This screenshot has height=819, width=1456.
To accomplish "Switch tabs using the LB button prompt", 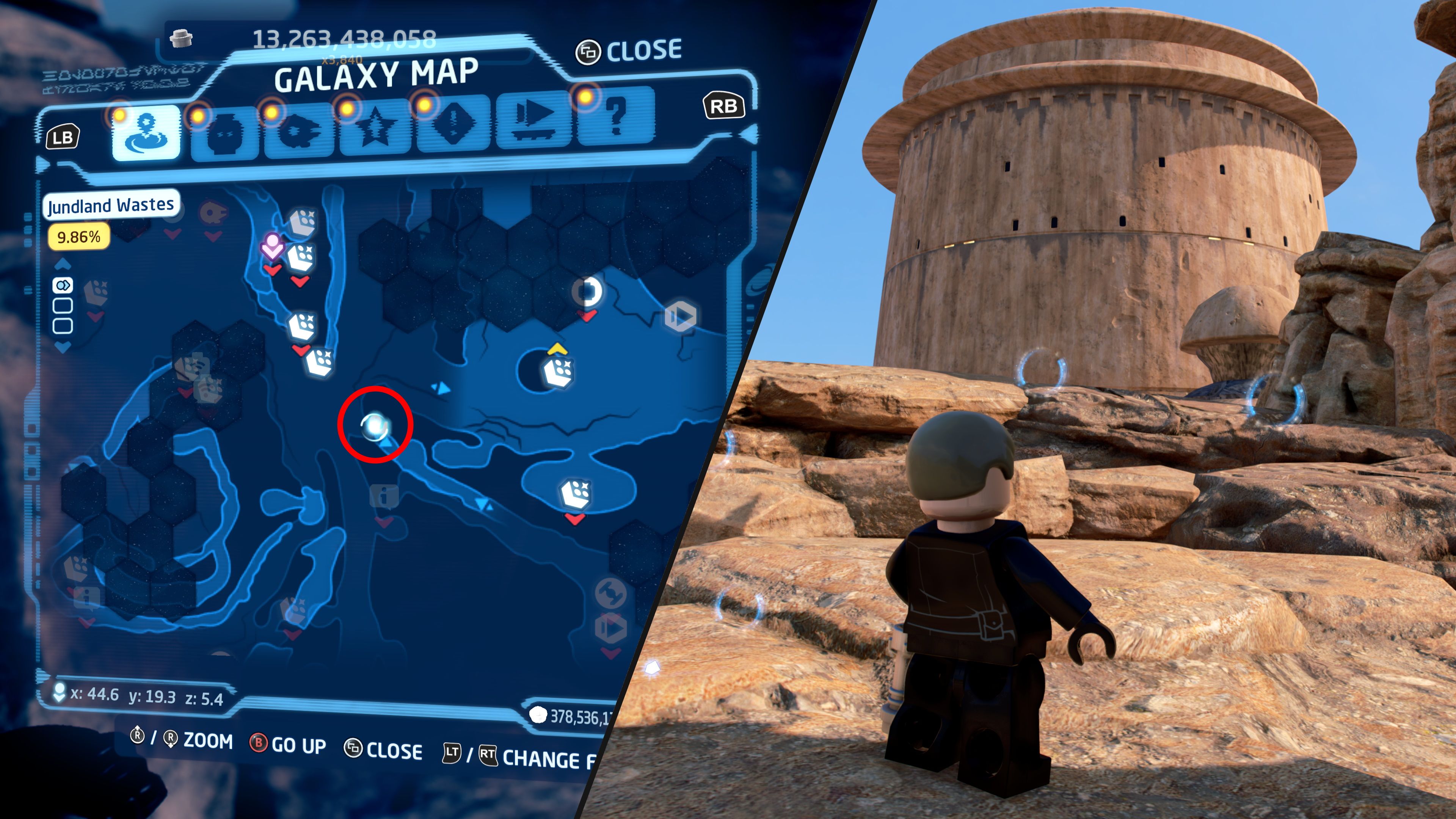I will tap(64, 136).
